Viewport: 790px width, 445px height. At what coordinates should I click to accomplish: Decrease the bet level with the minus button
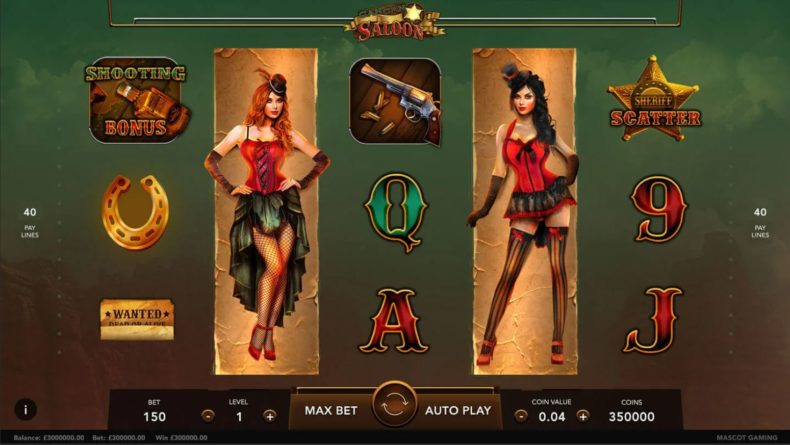click(207, 415)
